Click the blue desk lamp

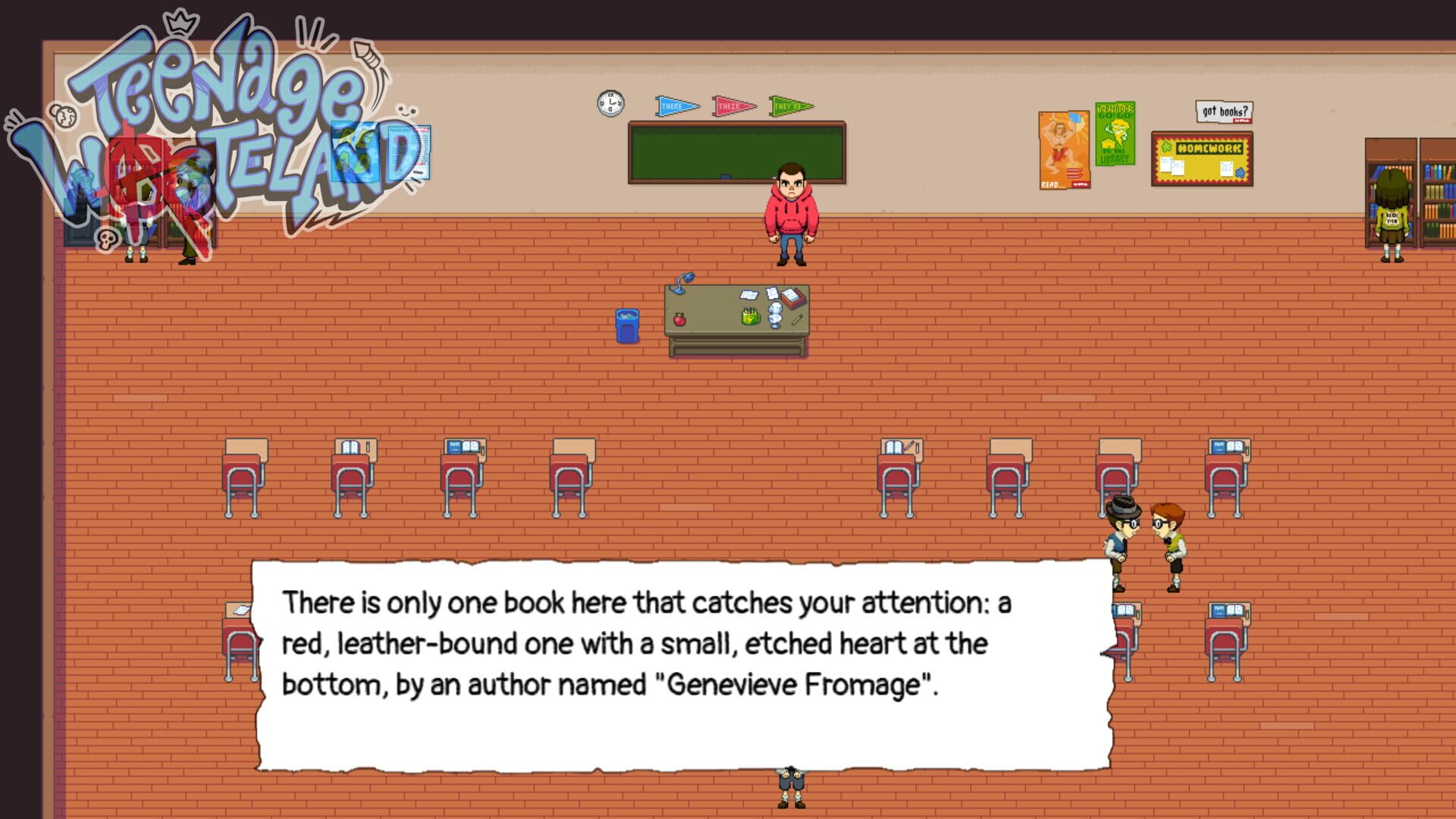[681, 282]
